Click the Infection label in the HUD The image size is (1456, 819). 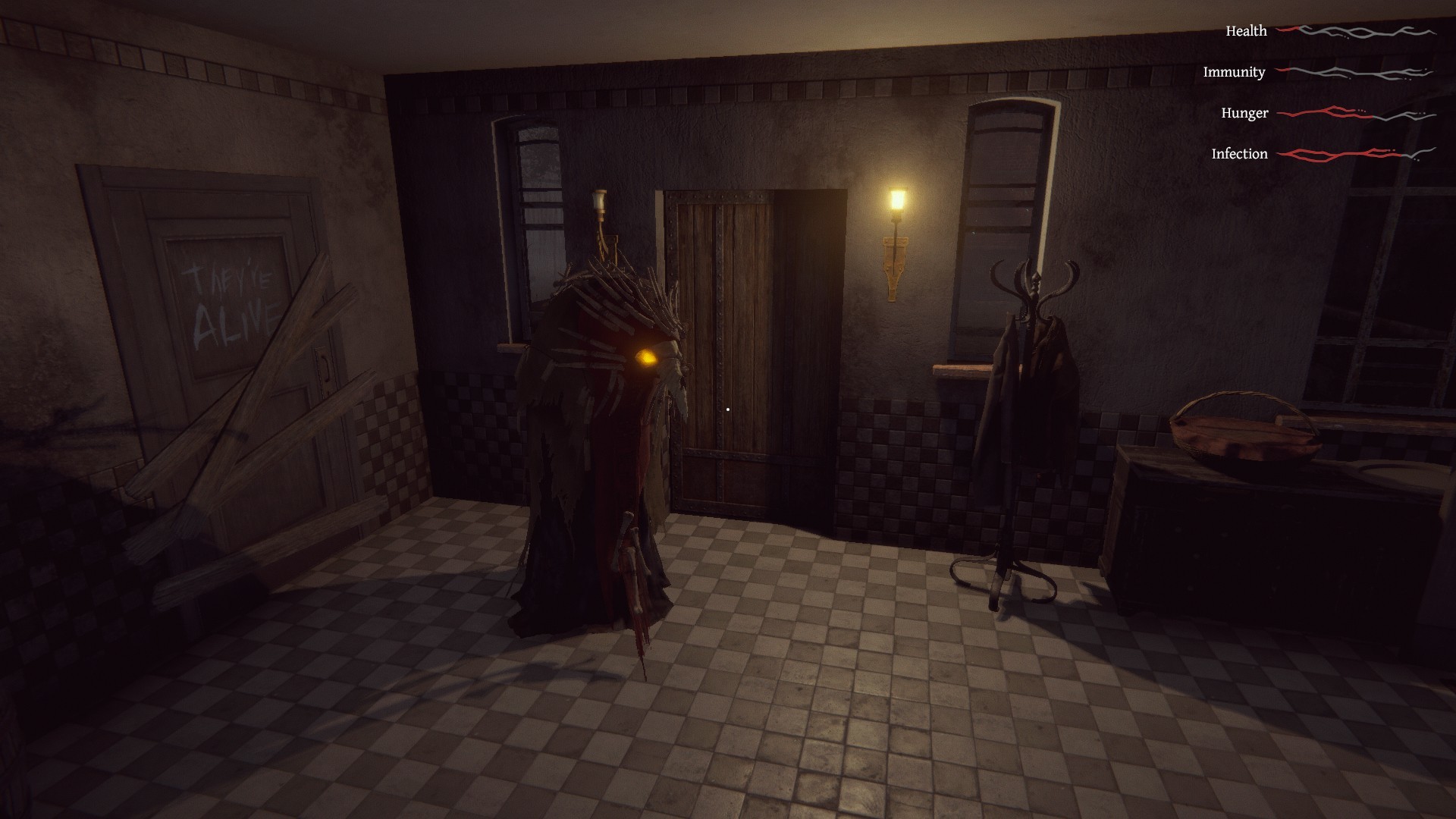pyautogui.click(x=1239, y=153)
